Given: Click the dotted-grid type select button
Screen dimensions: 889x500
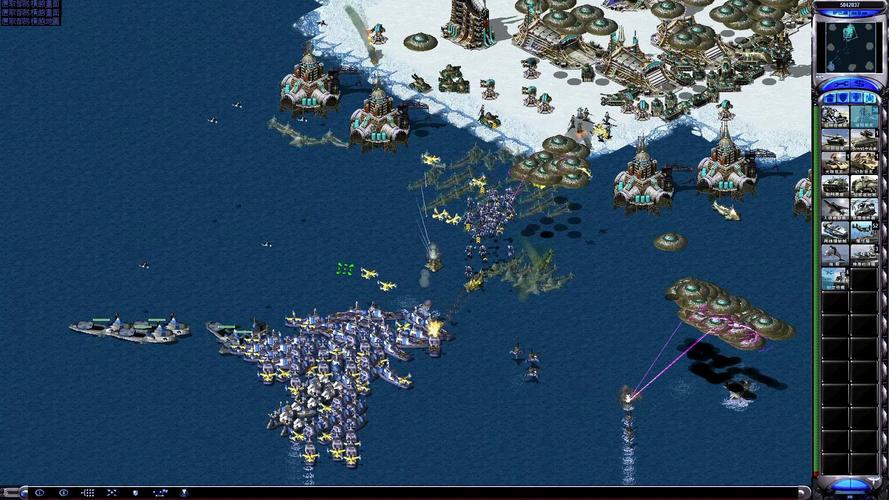Looking at the screenshot, I should click(x=88, y=493).
